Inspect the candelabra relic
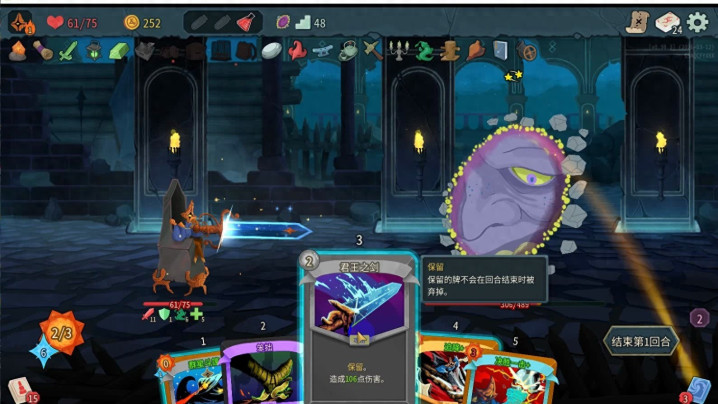Viewport: 718px width, 404px height. tap(399, 50)
